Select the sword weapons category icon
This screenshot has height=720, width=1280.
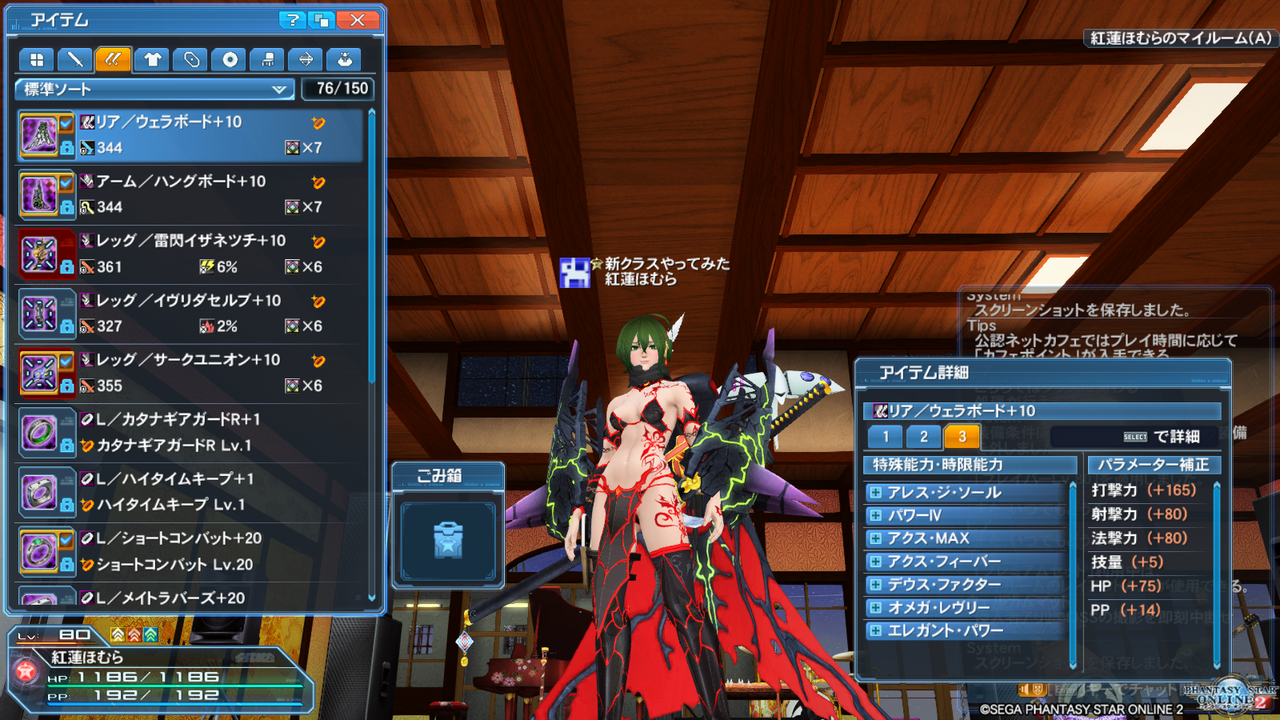pos(75,59)
